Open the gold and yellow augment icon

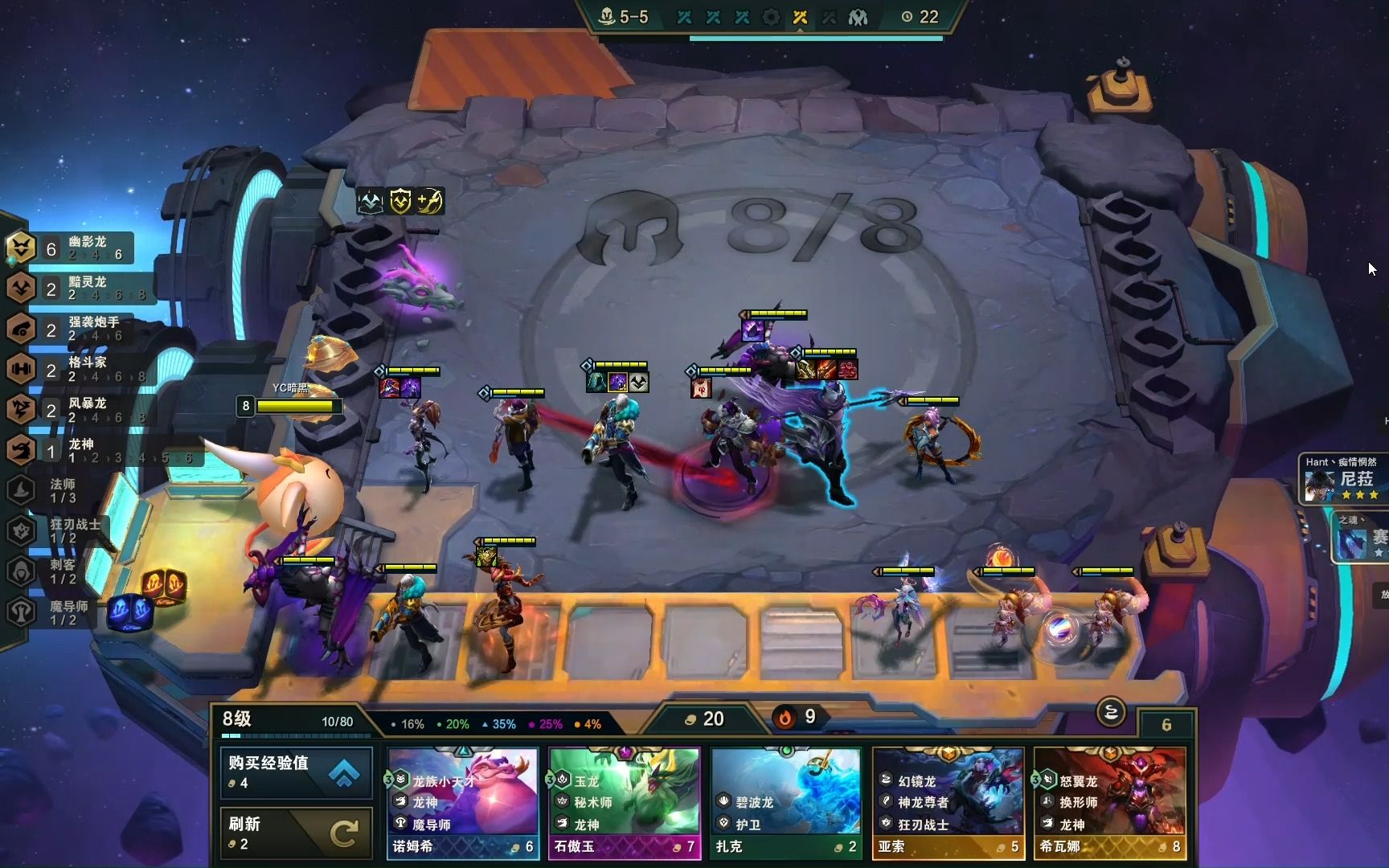[x=399, y=201]
